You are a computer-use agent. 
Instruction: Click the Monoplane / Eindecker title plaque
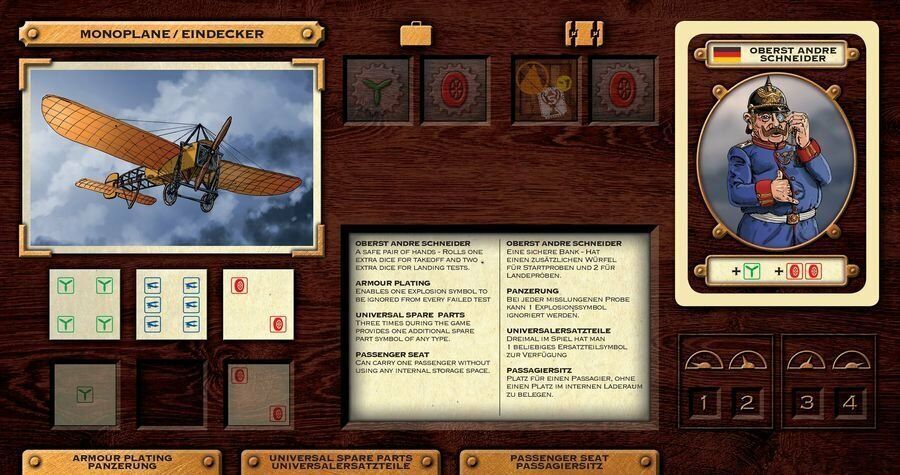[172, 34]
